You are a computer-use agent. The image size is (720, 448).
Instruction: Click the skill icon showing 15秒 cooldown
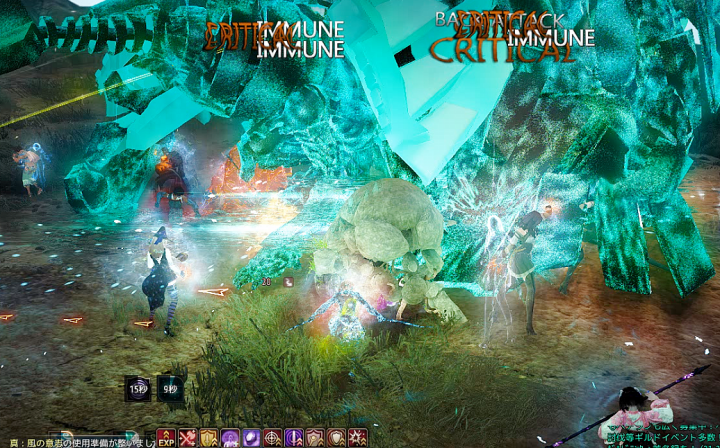pos(137,388)
